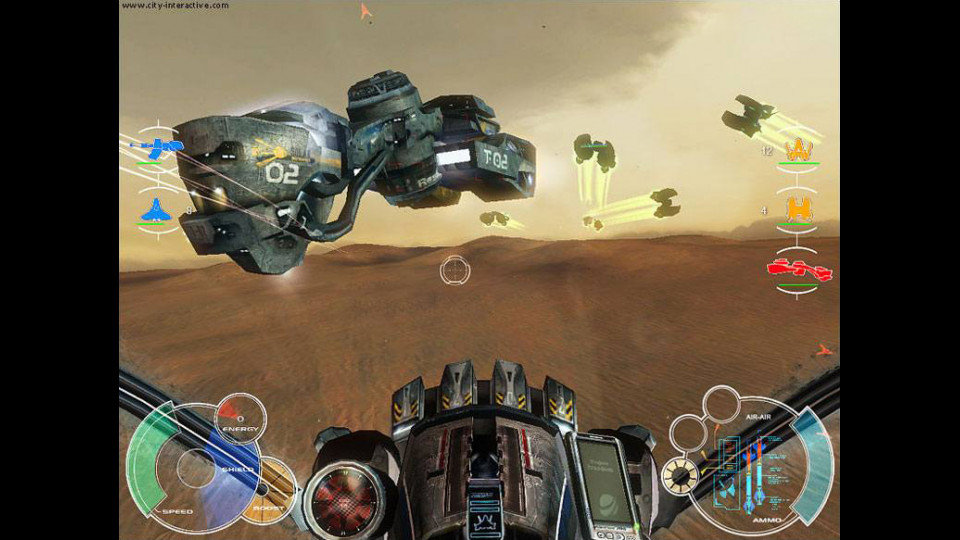Screen dimensions: 960x540
Task: Select the red enemy transport icon
Action: 799,269
